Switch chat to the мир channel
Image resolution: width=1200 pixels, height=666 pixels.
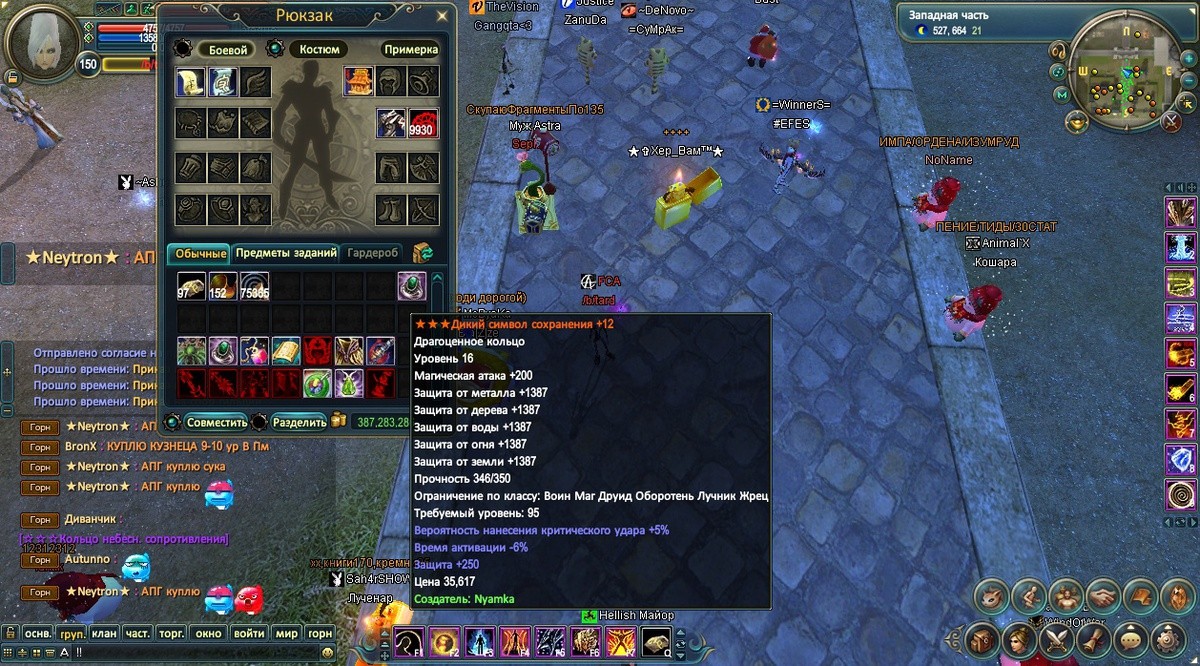pyautogui.click(x=286, y=633)
